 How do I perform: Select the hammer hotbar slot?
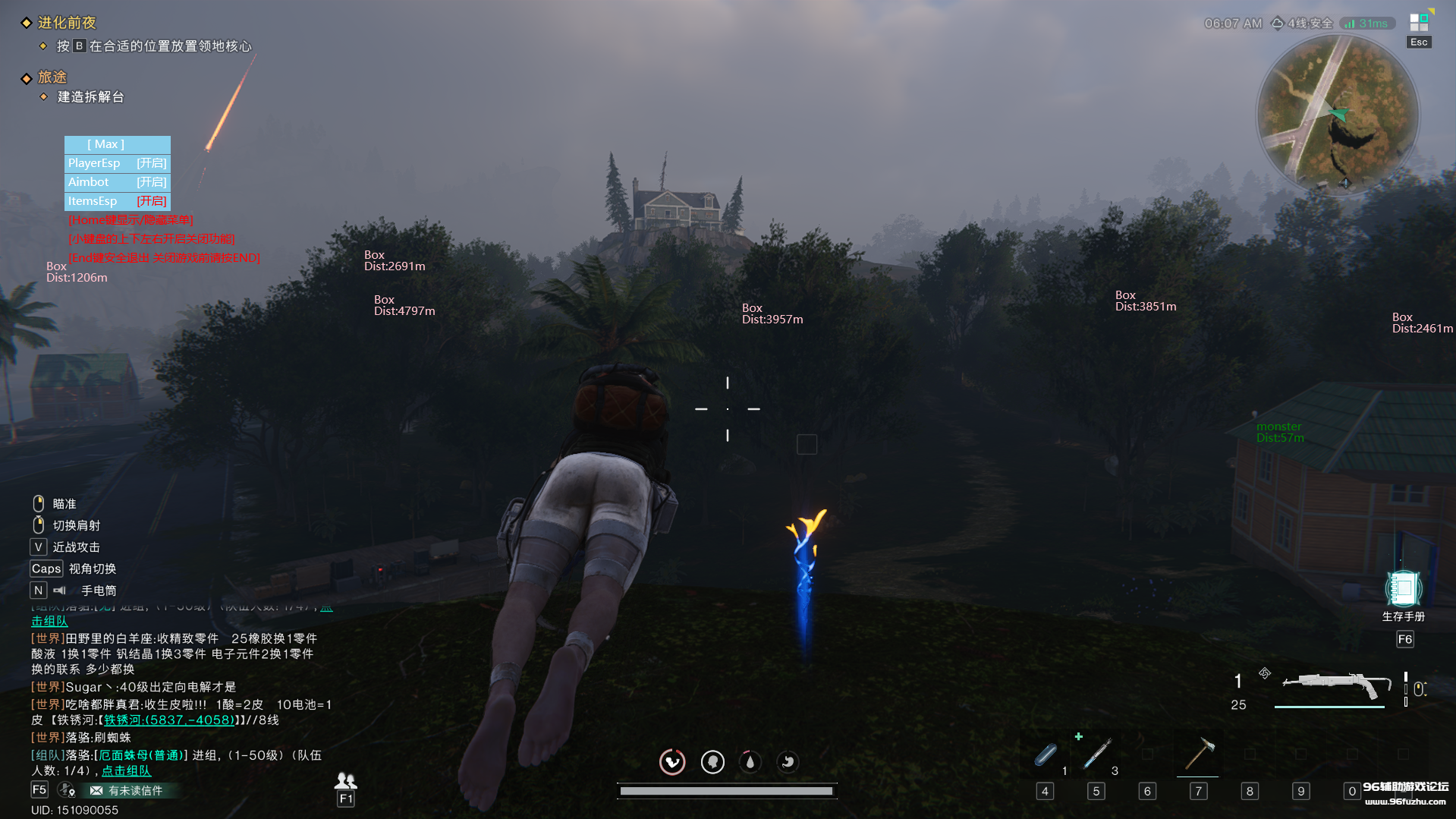pyautogui.click(x=1199, y=755)
